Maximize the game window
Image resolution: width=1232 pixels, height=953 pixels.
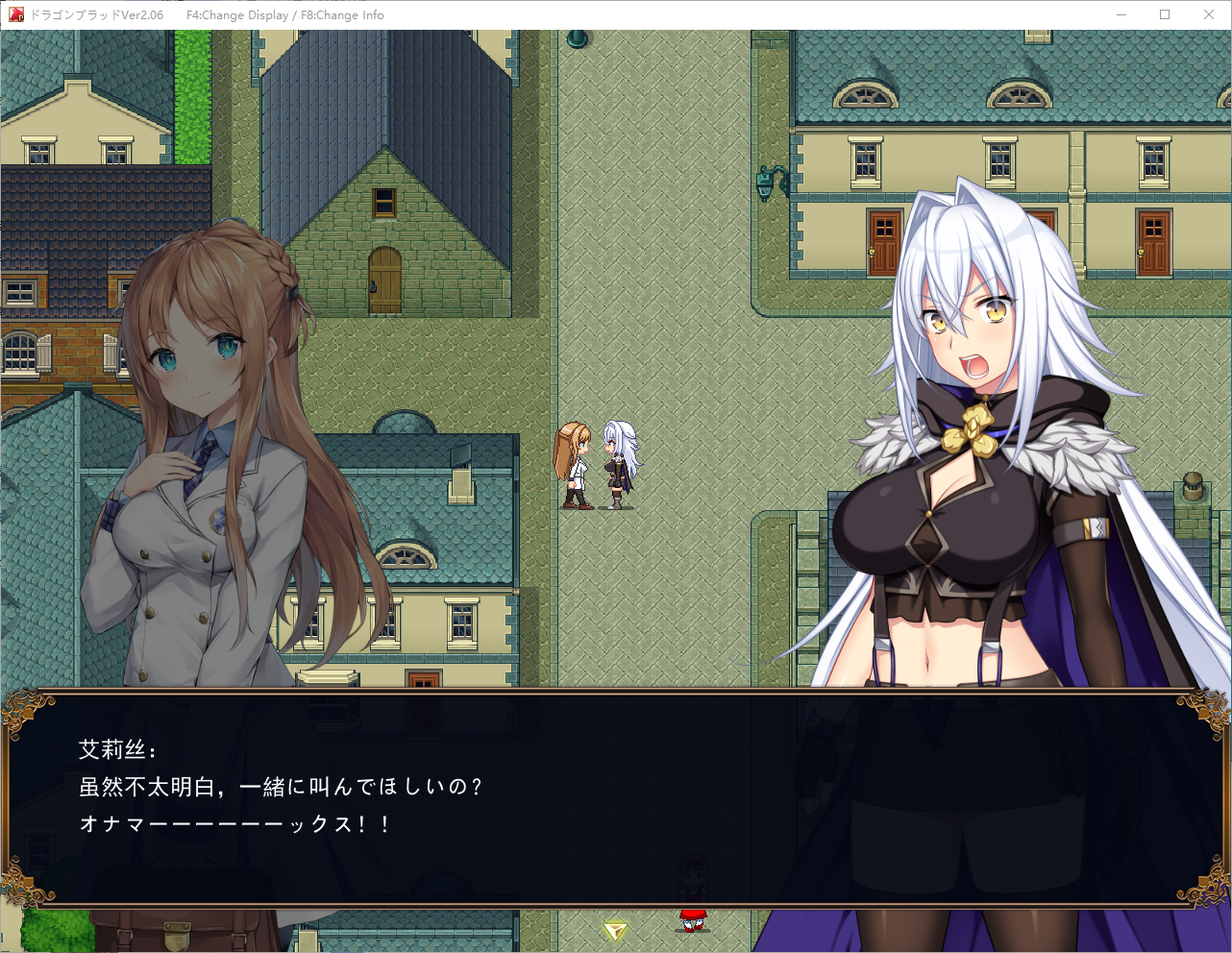[1165, 14]
